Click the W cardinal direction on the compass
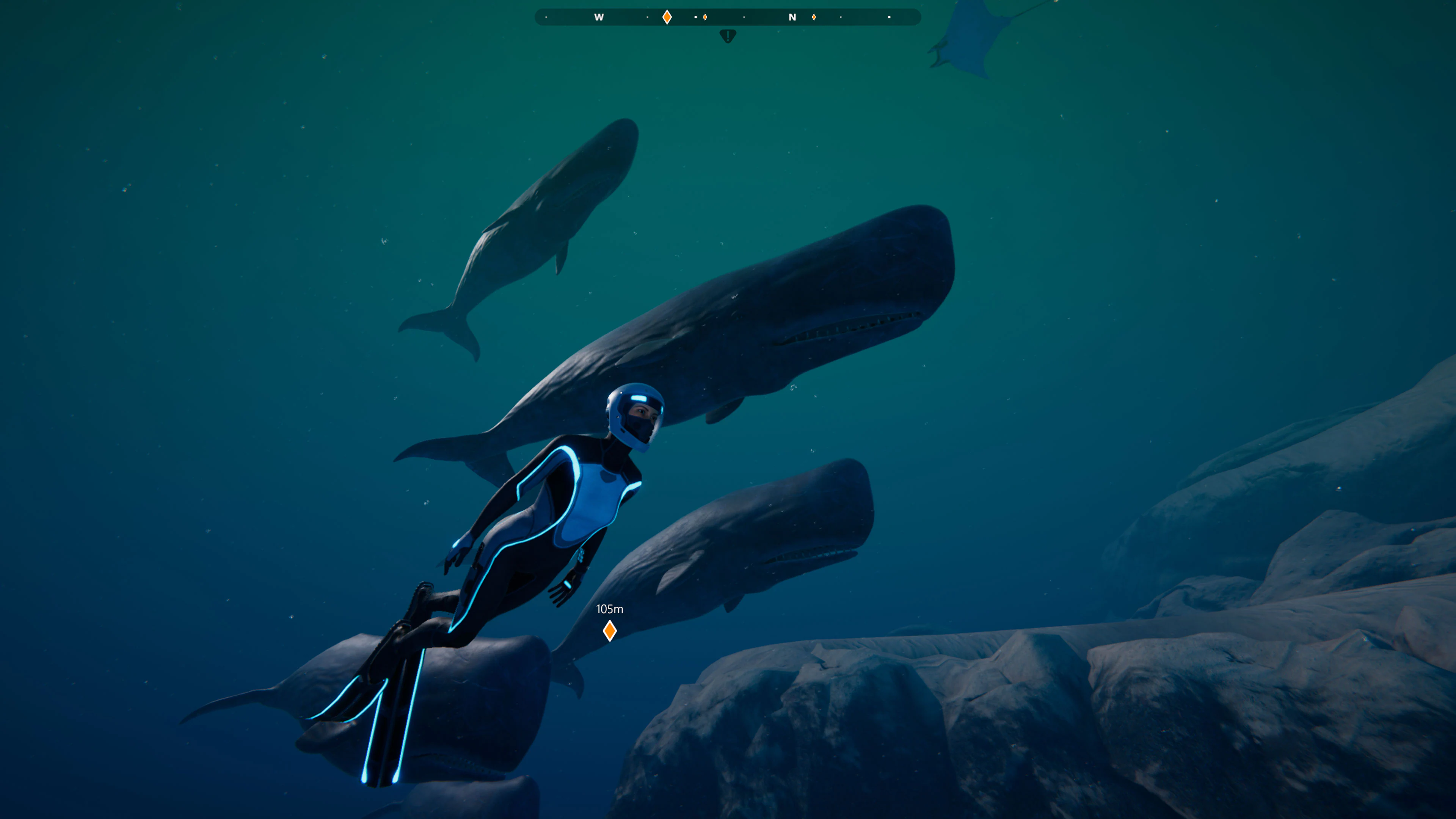 point(599,17)
